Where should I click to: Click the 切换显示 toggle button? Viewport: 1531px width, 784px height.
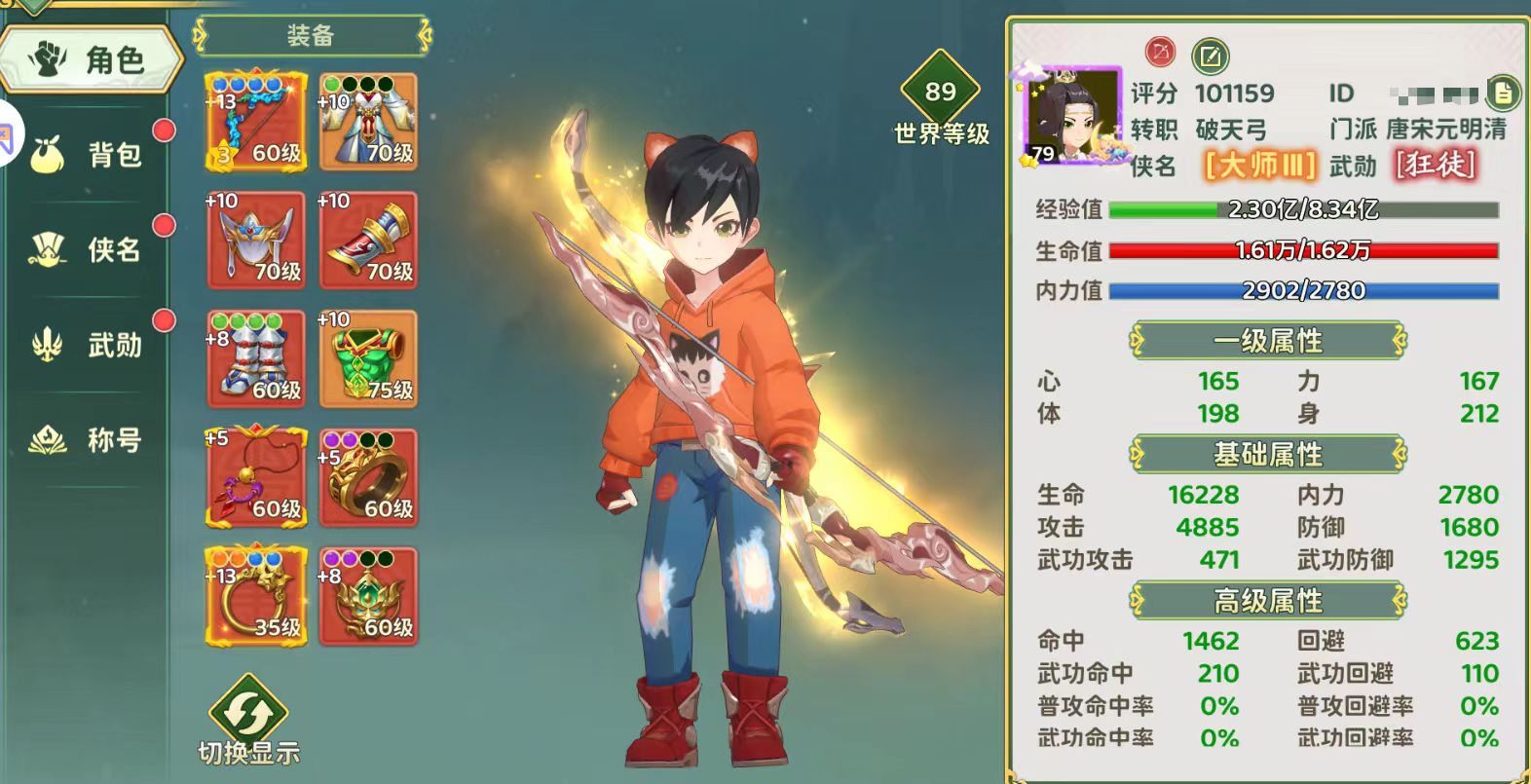coord(248,721)
